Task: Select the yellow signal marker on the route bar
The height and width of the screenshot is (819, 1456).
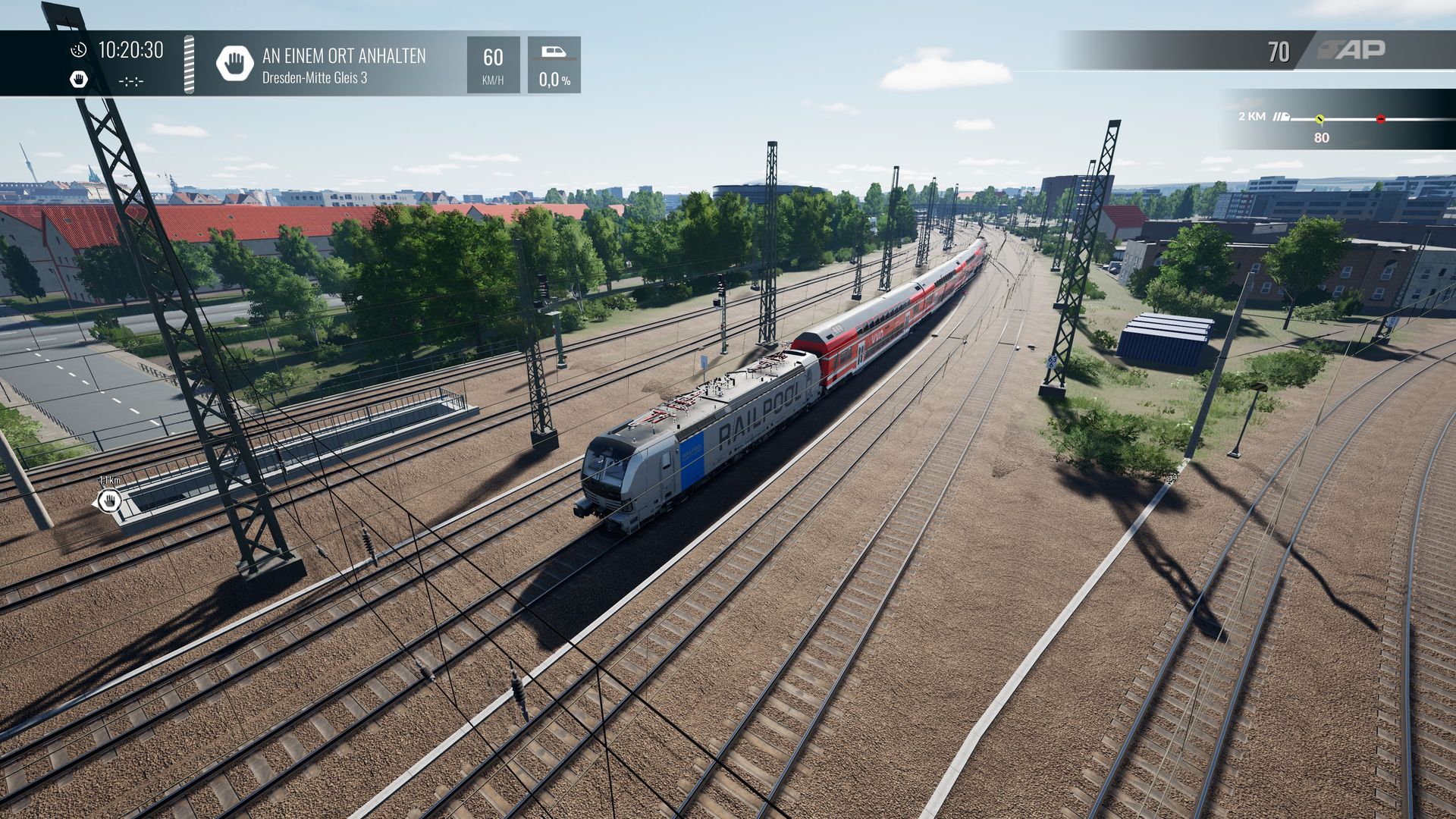Action: point(1319,119)
